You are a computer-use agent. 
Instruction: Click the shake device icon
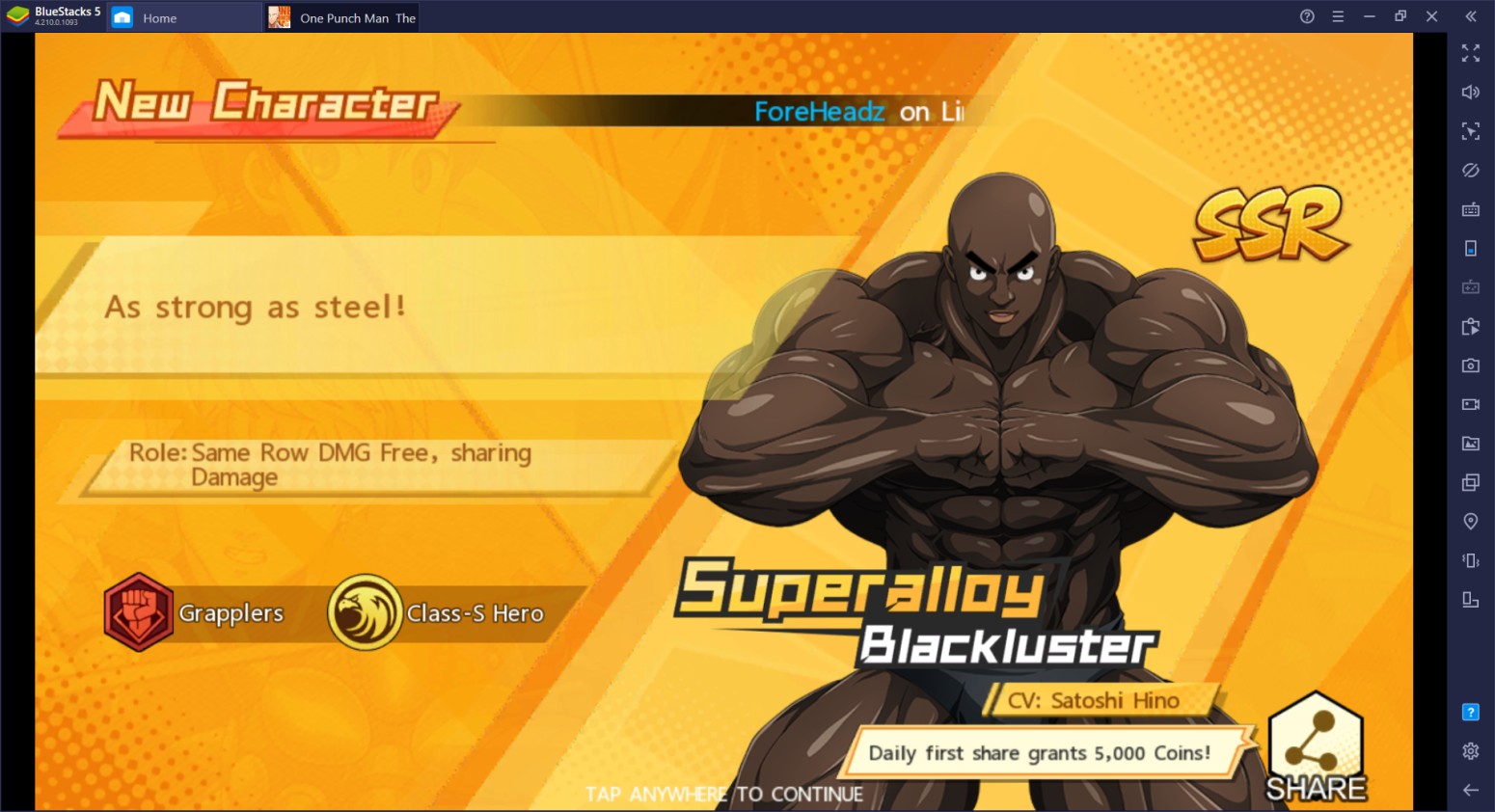pyautogui.click(x=1470, y=559)
